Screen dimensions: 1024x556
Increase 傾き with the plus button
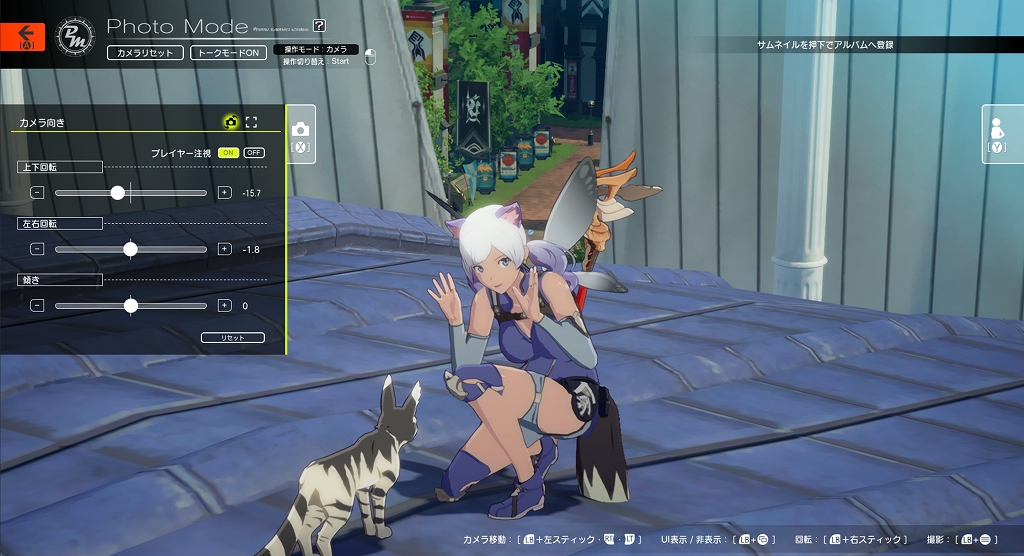224,305
